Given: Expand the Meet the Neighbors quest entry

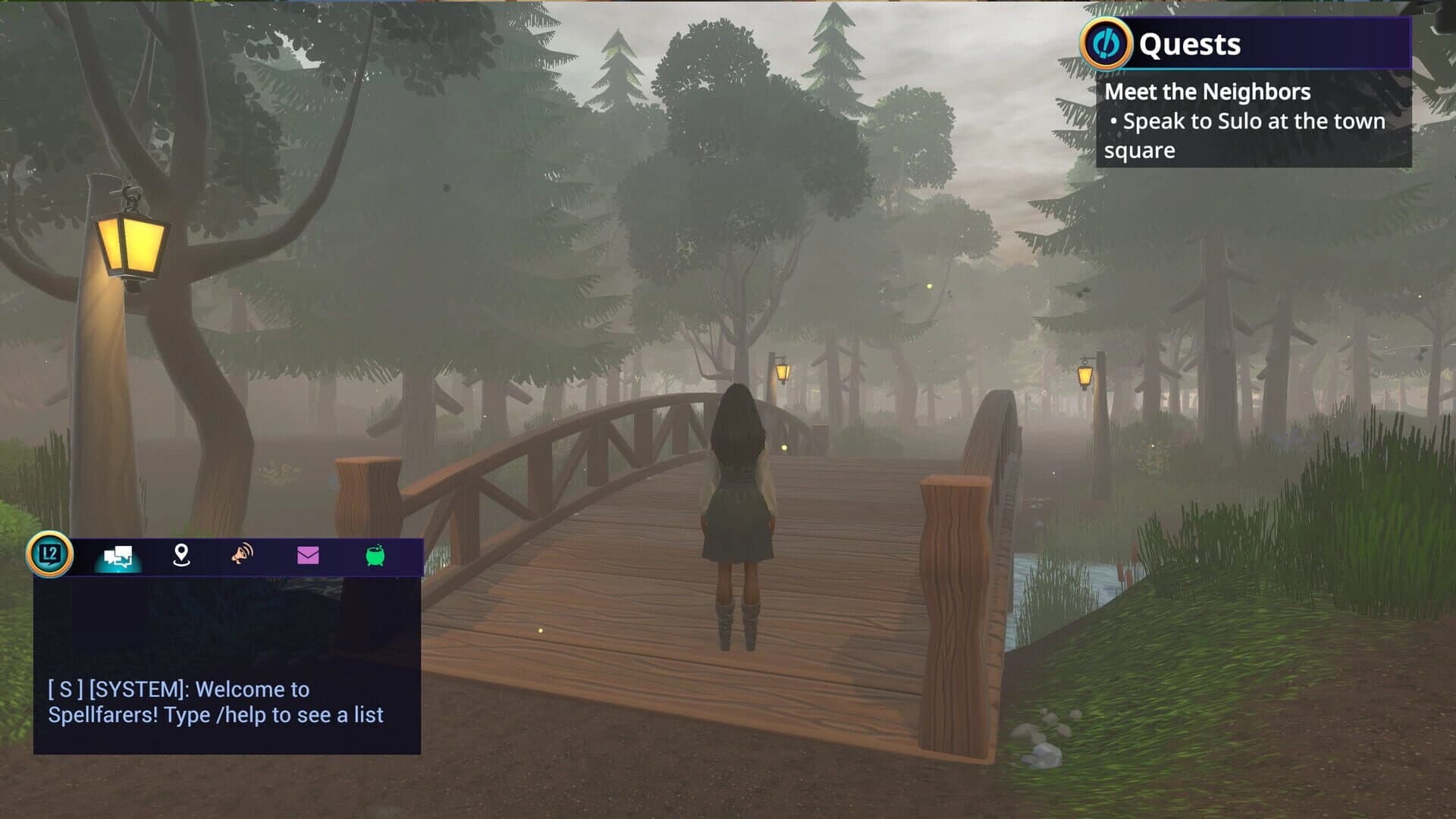Looking at the screenshot, I should point(1207,91).
